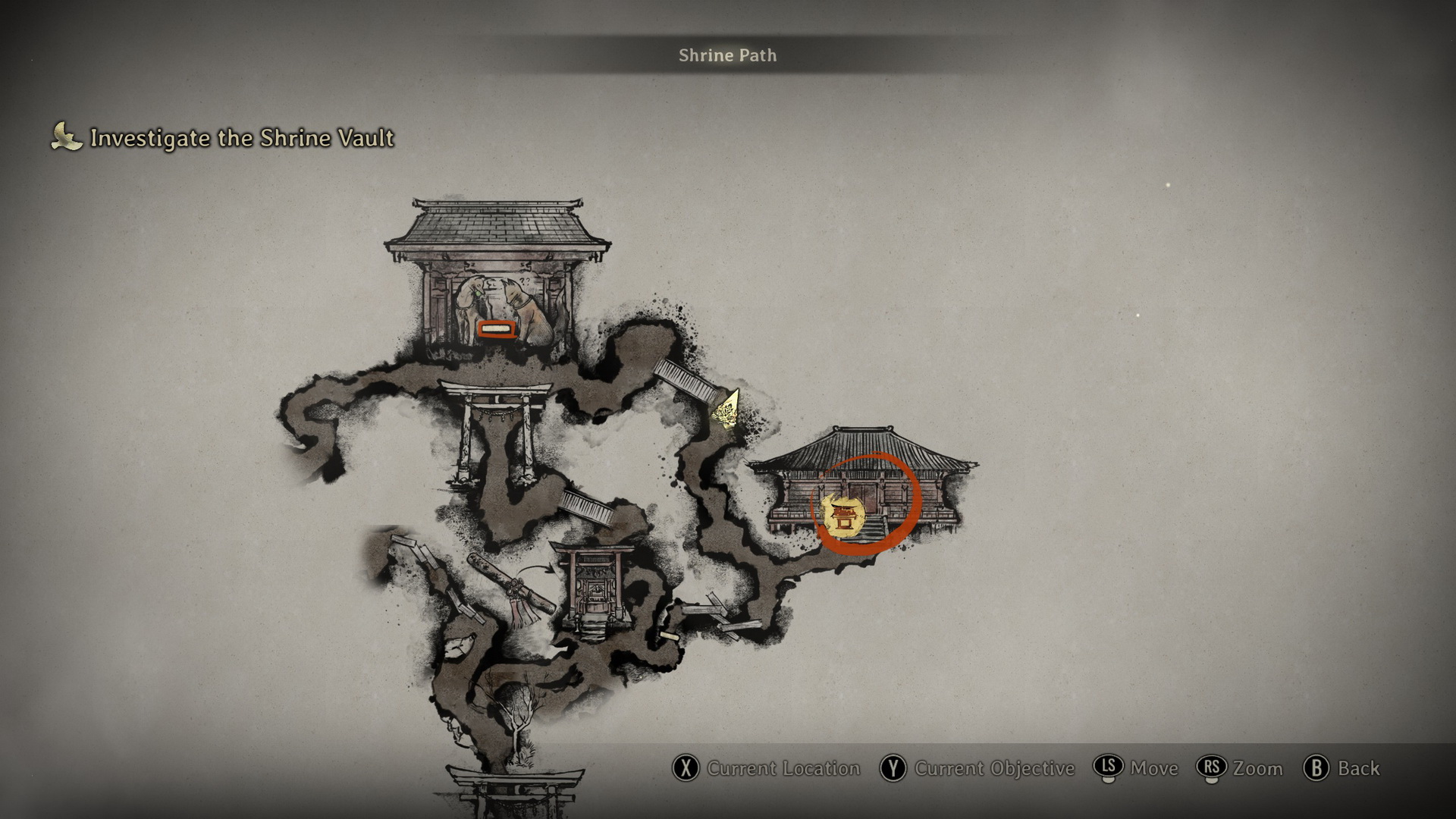Select the Investigate the Shrine Vault objective
Screen dimensions: 1456x819
241,138
